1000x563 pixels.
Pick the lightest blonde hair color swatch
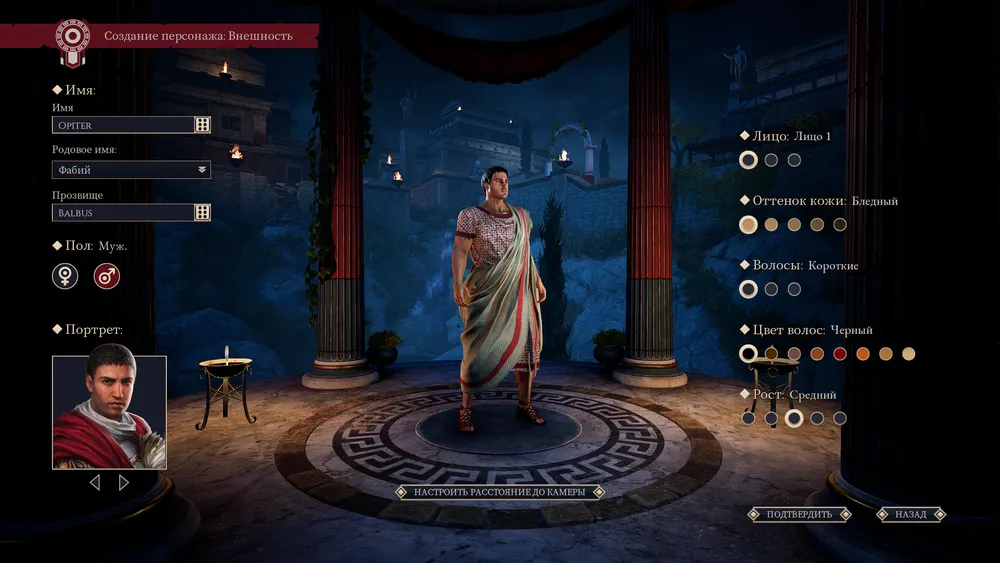[908, 354]
